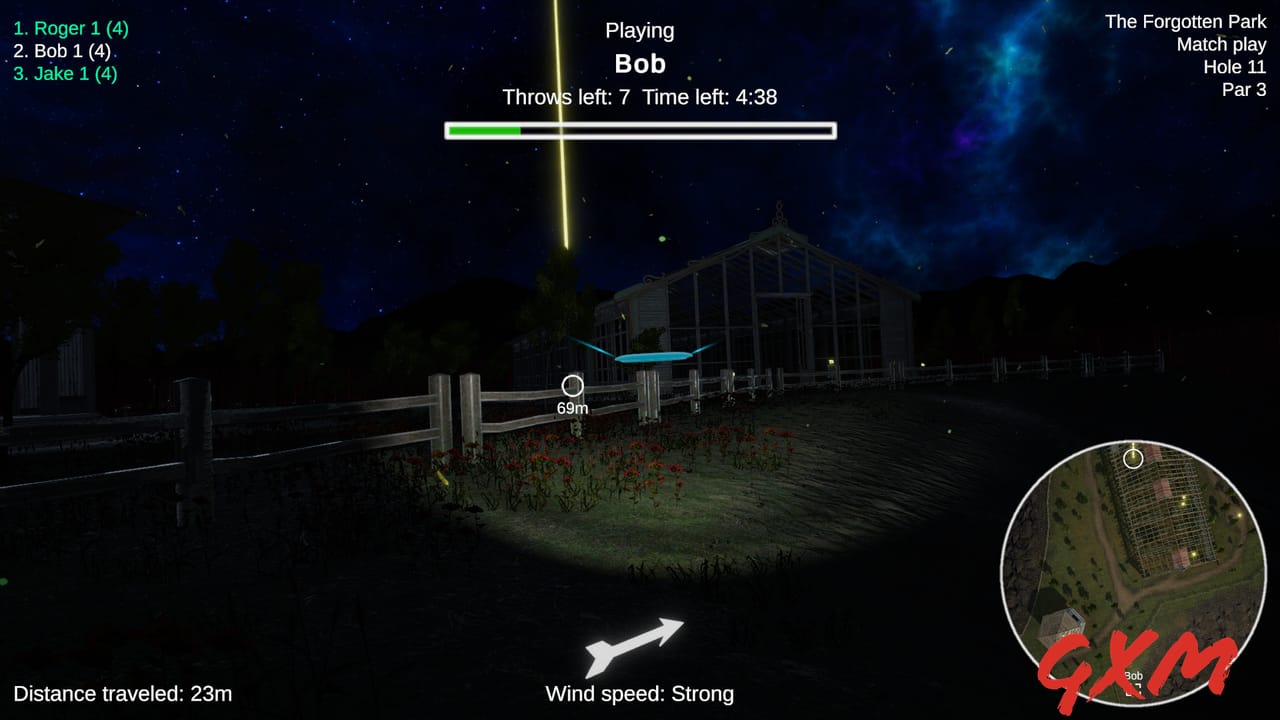Toggle the Wind speed: Strong indicator
This screenshot has width=1280, height=720.
point(639,693)
